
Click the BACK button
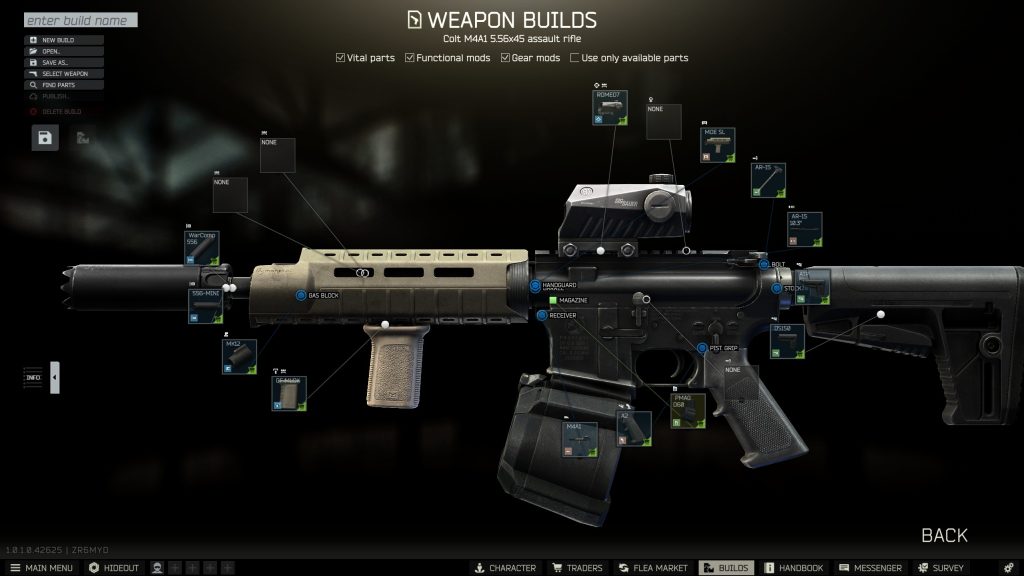tap(943, 536)
